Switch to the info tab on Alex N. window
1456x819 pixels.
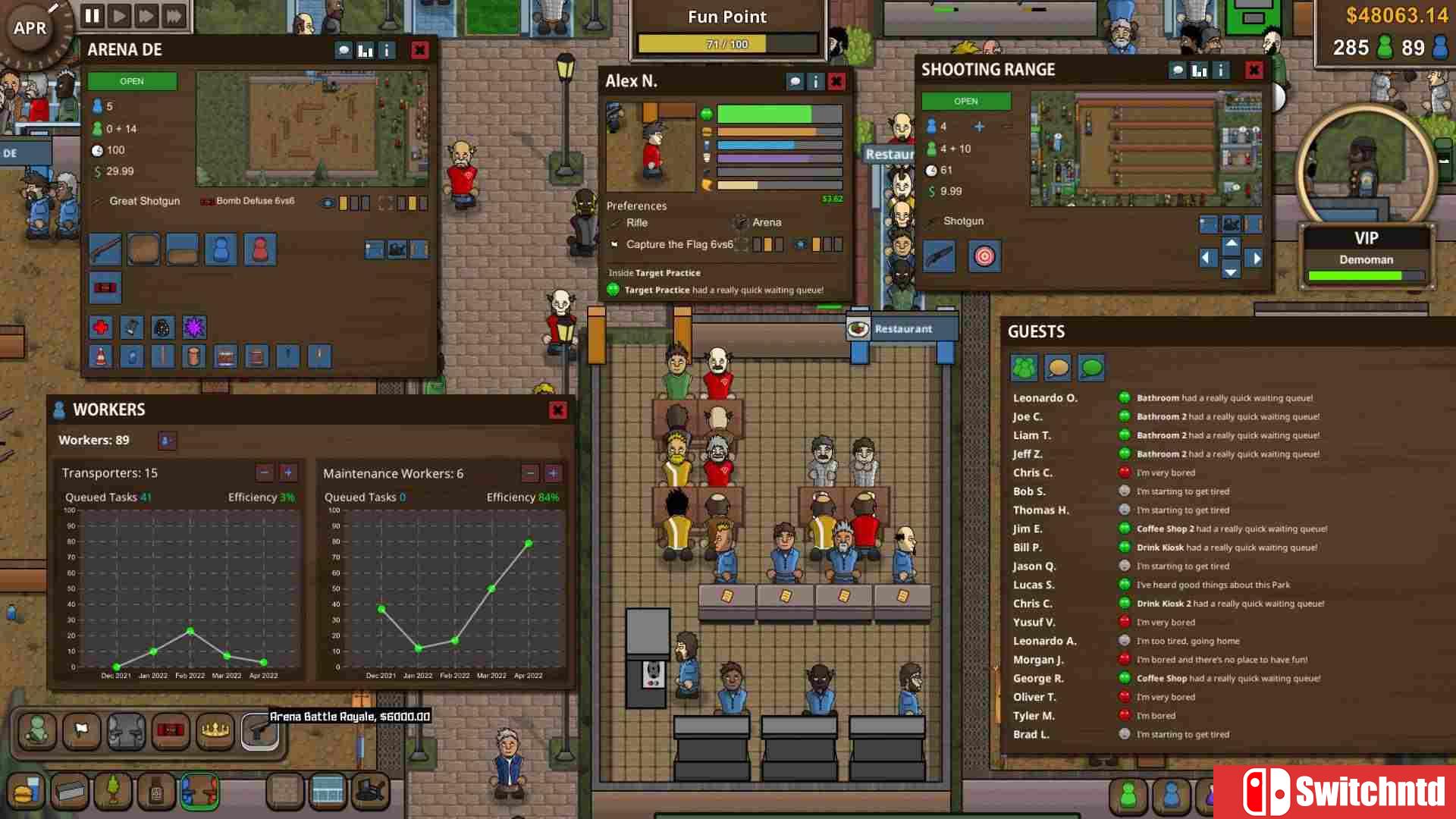(x=815, y=81)
